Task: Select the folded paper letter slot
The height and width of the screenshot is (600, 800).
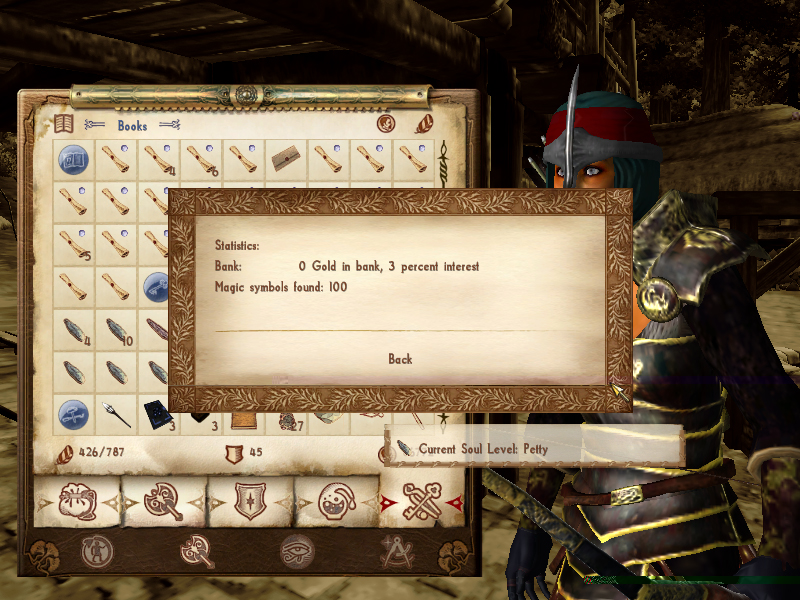Action: 287,159
